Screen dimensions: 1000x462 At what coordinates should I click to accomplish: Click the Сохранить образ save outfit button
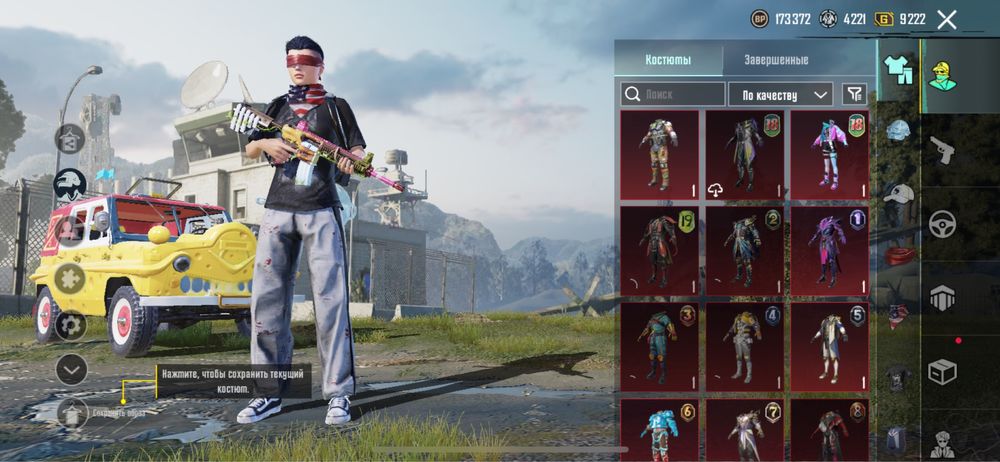[71, 411]
